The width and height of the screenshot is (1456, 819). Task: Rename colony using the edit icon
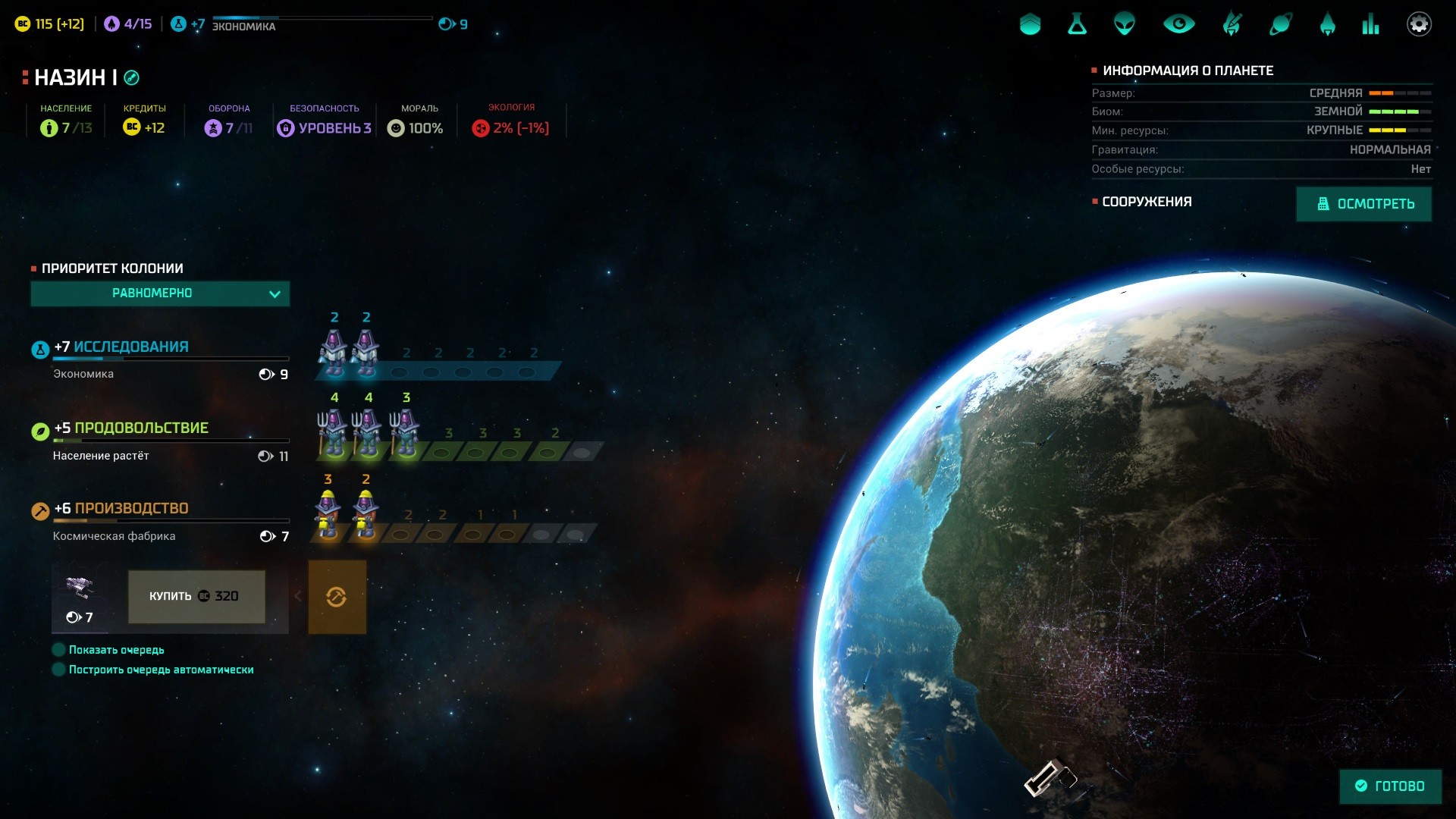point(131,77)
